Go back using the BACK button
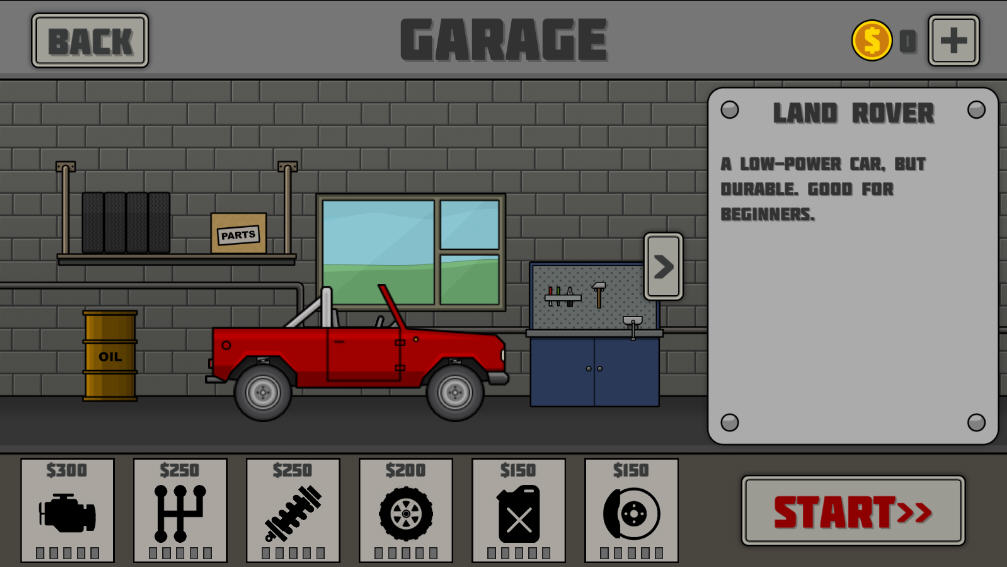The height and width of the screenshot is (567, 1007). pos(90,41)
